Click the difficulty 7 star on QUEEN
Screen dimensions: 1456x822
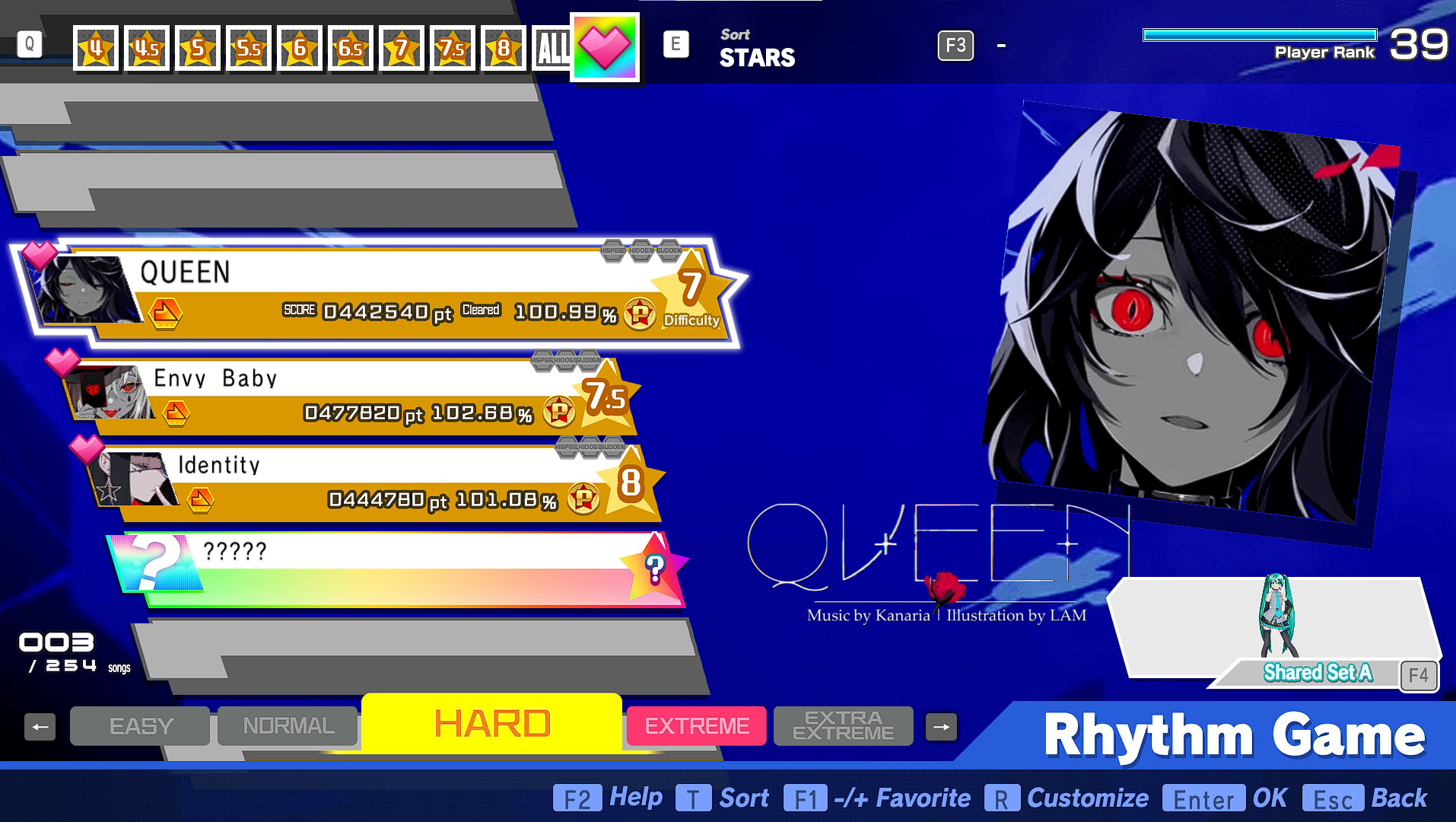click(691, 288)
